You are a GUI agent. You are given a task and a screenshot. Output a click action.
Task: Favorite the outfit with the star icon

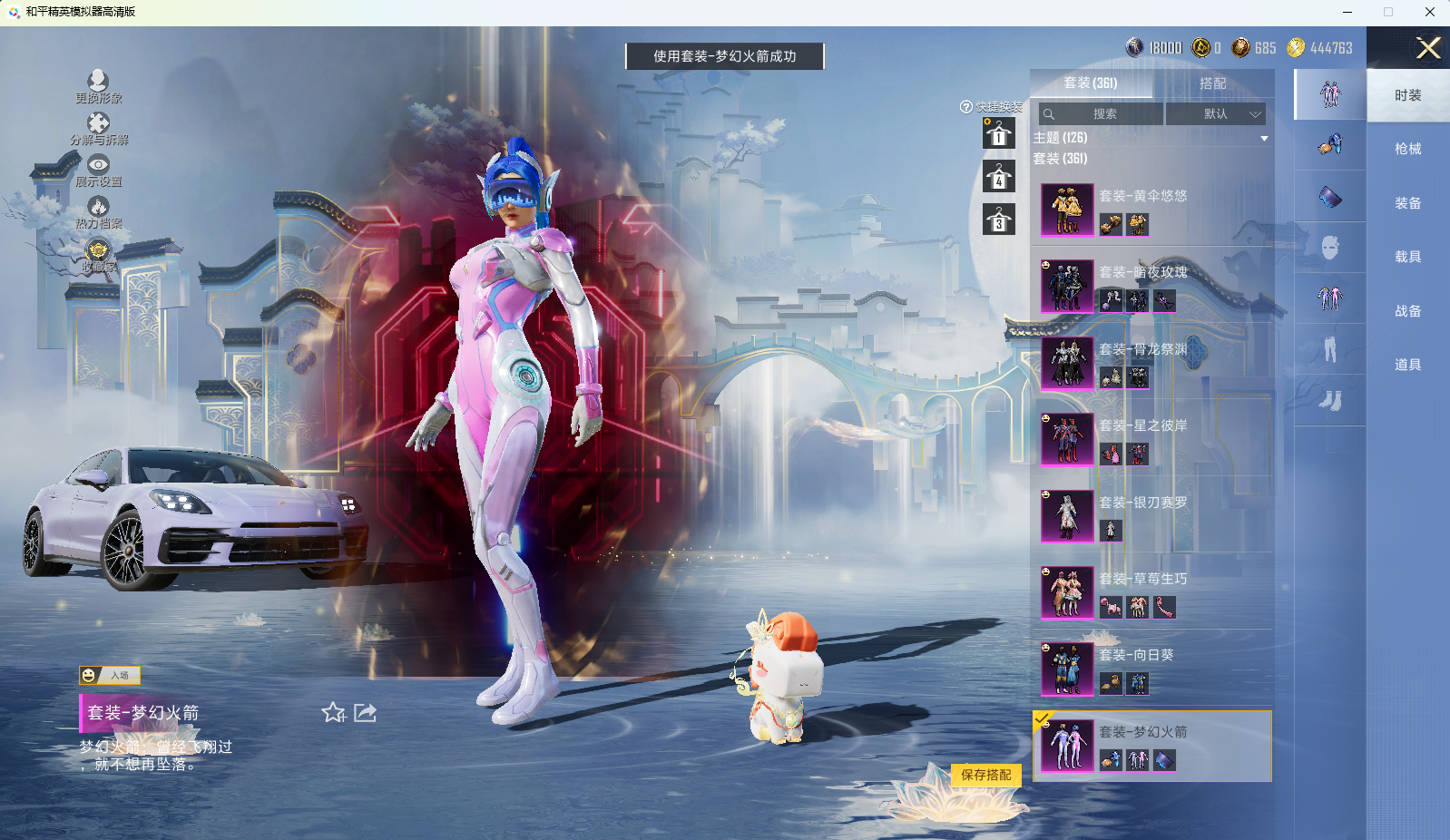point(333,713)
